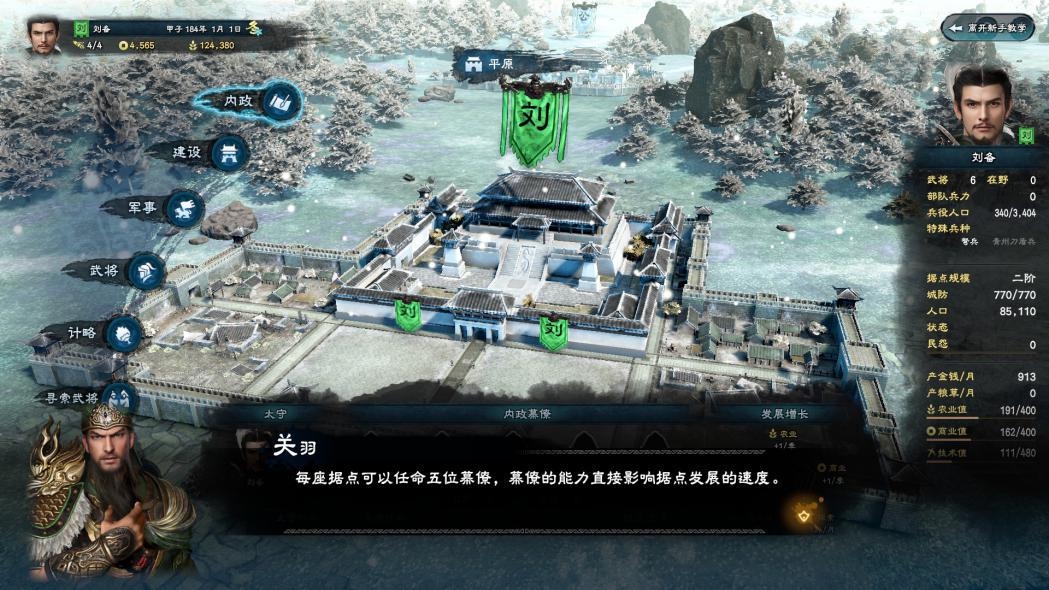Click the 离开新手教学 leave tutorial button
The width and height of the screenshot is (1049, 590).
click(987, 28)
